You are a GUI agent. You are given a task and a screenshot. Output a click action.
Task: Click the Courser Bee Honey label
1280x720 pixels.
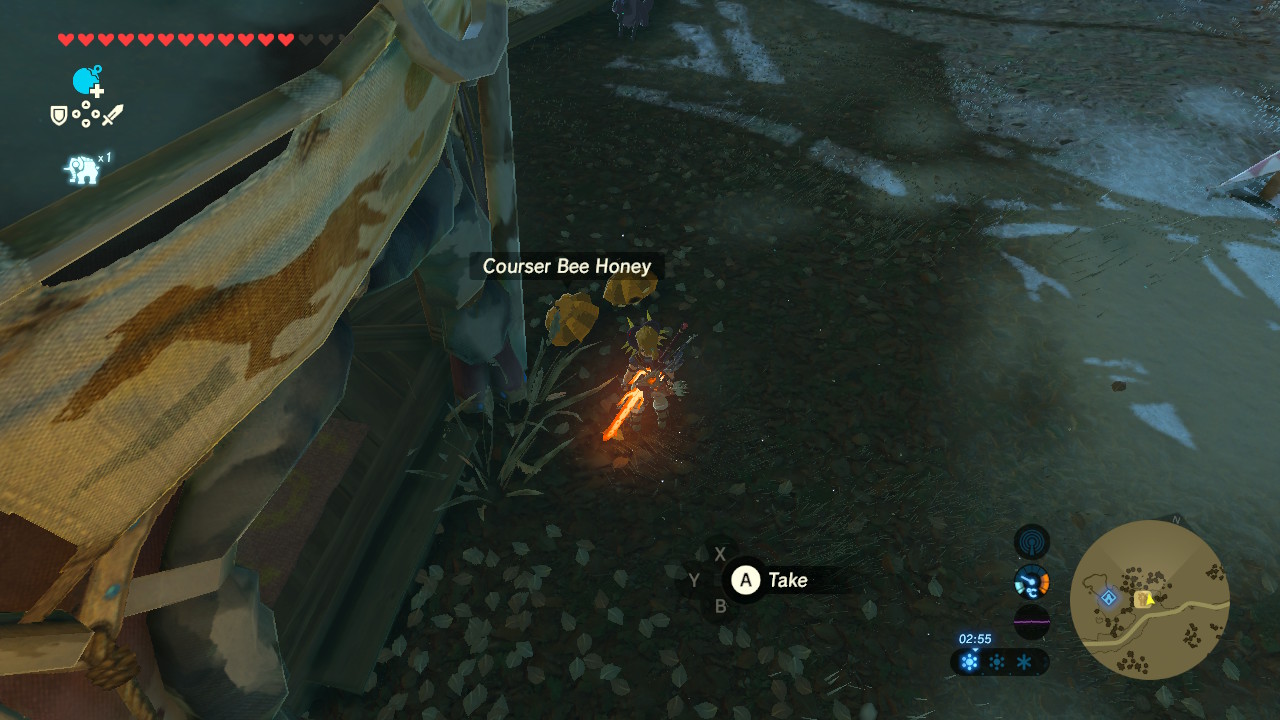pyautogui.click(x=566, y=266)
